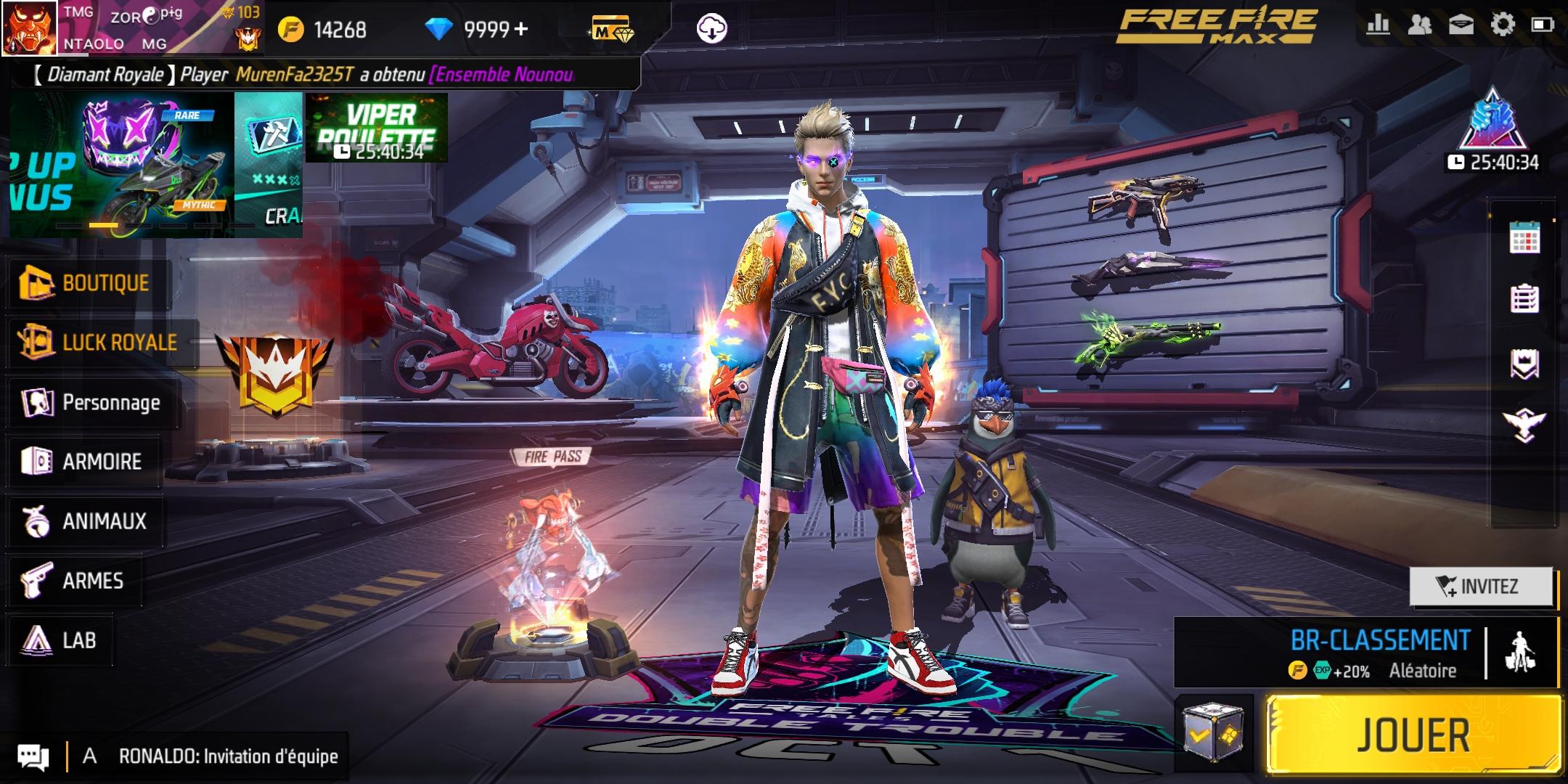1568x784 pixels.
Task: Show the leaderboard bar-chart icon
Action: 1378,25
